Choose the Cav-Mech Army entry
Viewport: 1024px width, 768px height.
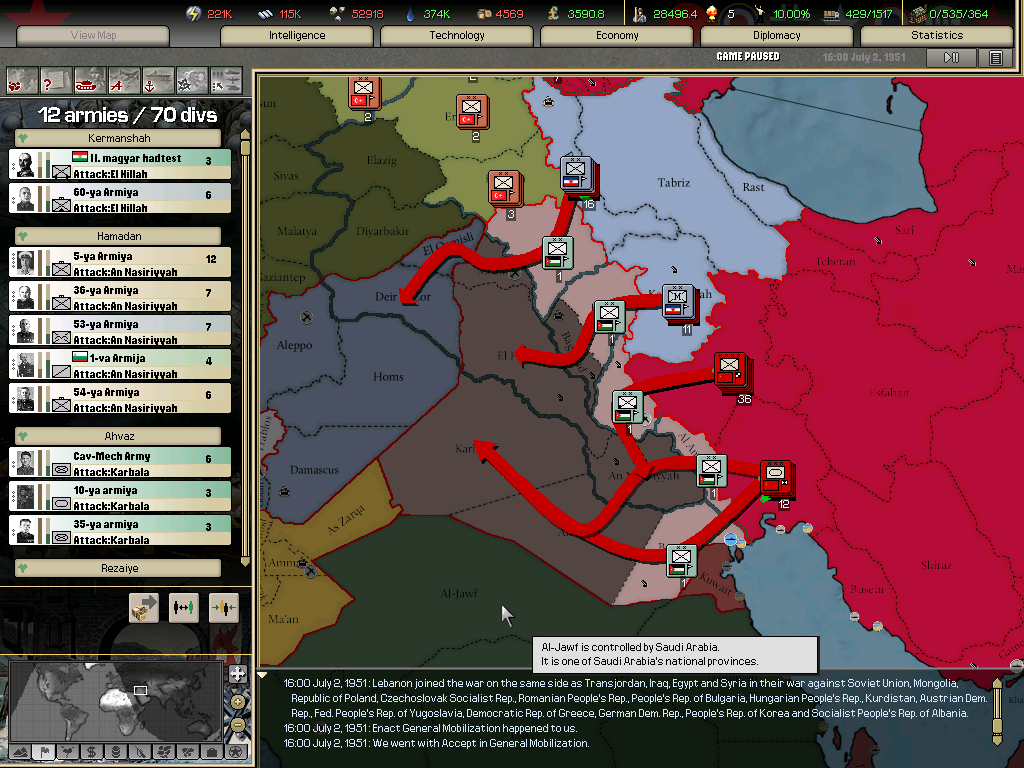click(x=120, y=463)
